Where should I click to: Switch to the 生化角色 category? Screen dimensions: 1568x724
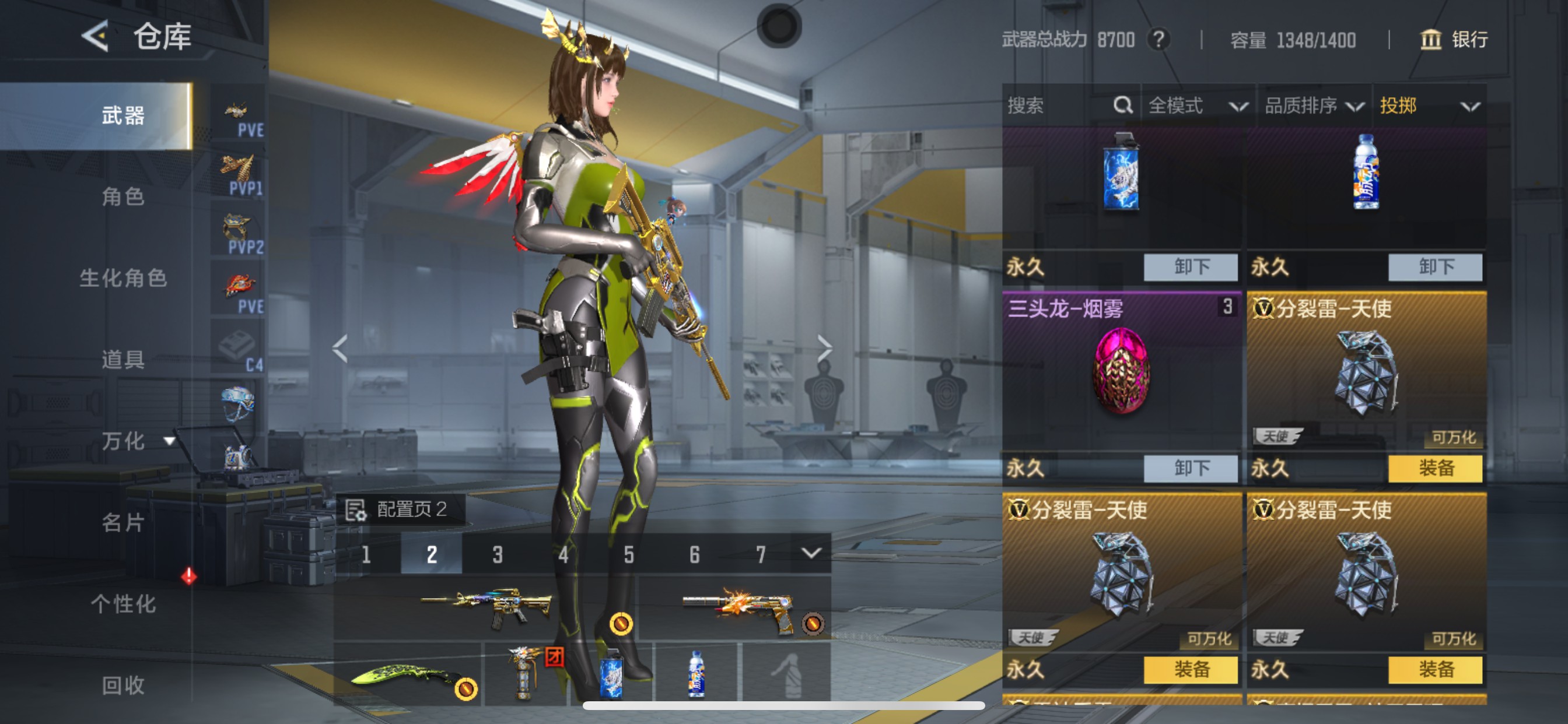click(x=123, y=278)
